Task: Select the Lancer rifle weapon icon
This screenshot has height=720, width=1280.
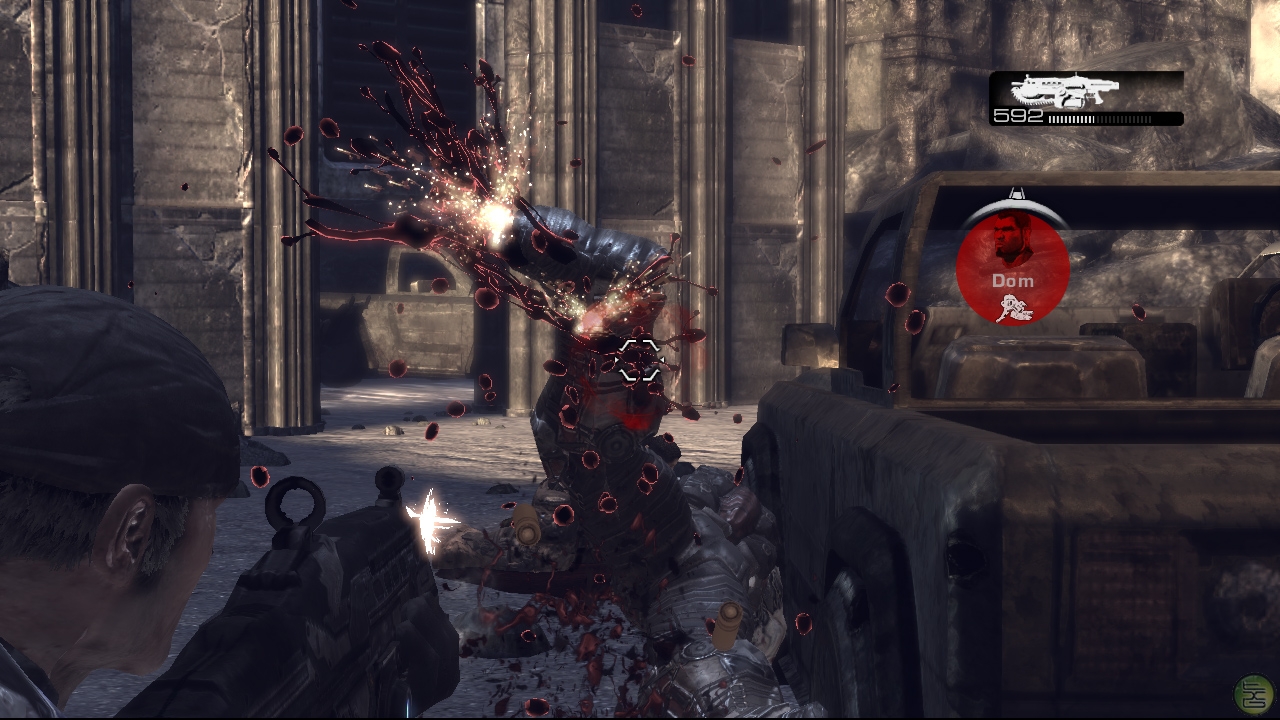Action: coord(1062,91)
